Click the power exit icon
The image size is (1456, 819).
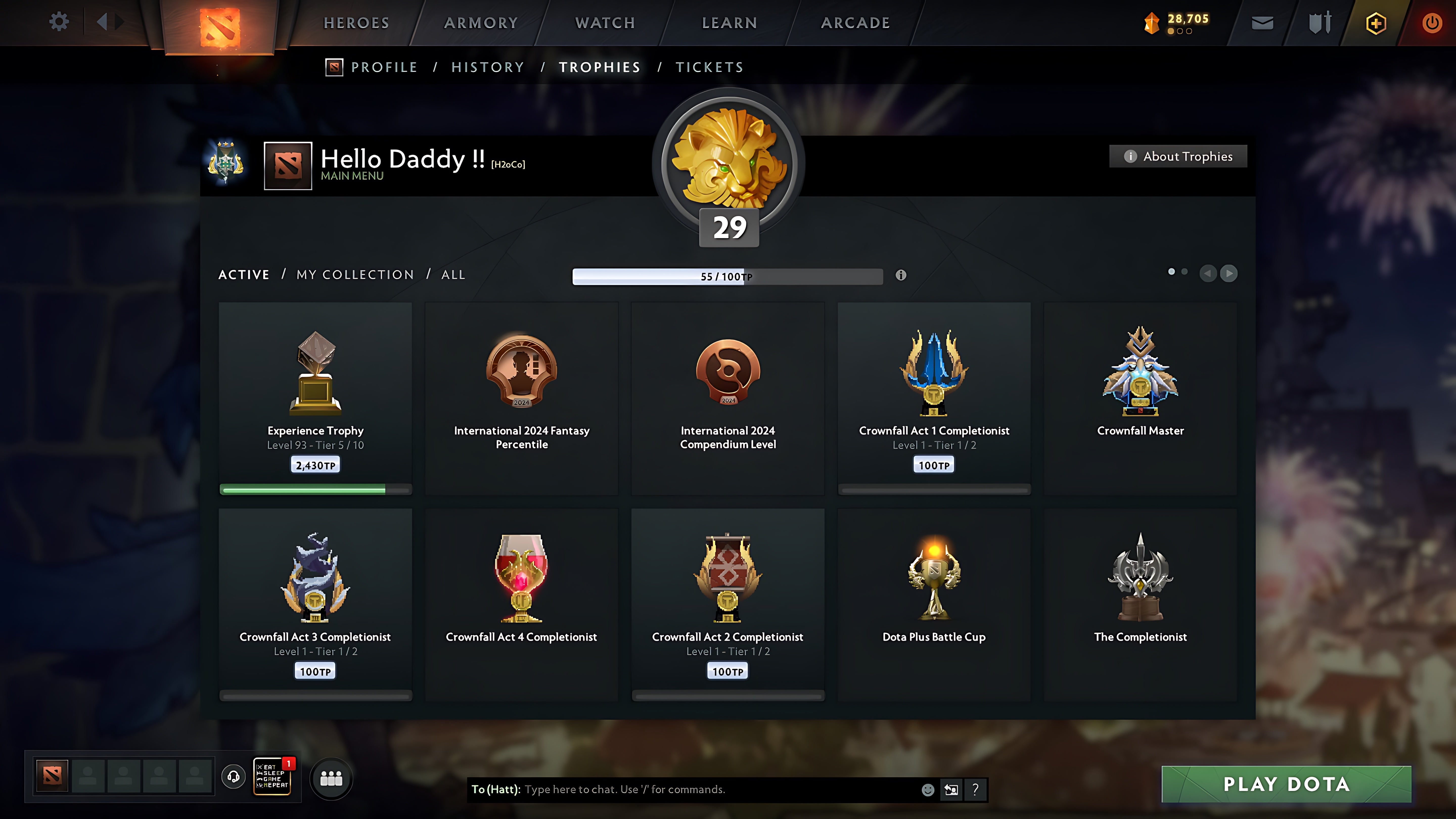click(1432, 22)
